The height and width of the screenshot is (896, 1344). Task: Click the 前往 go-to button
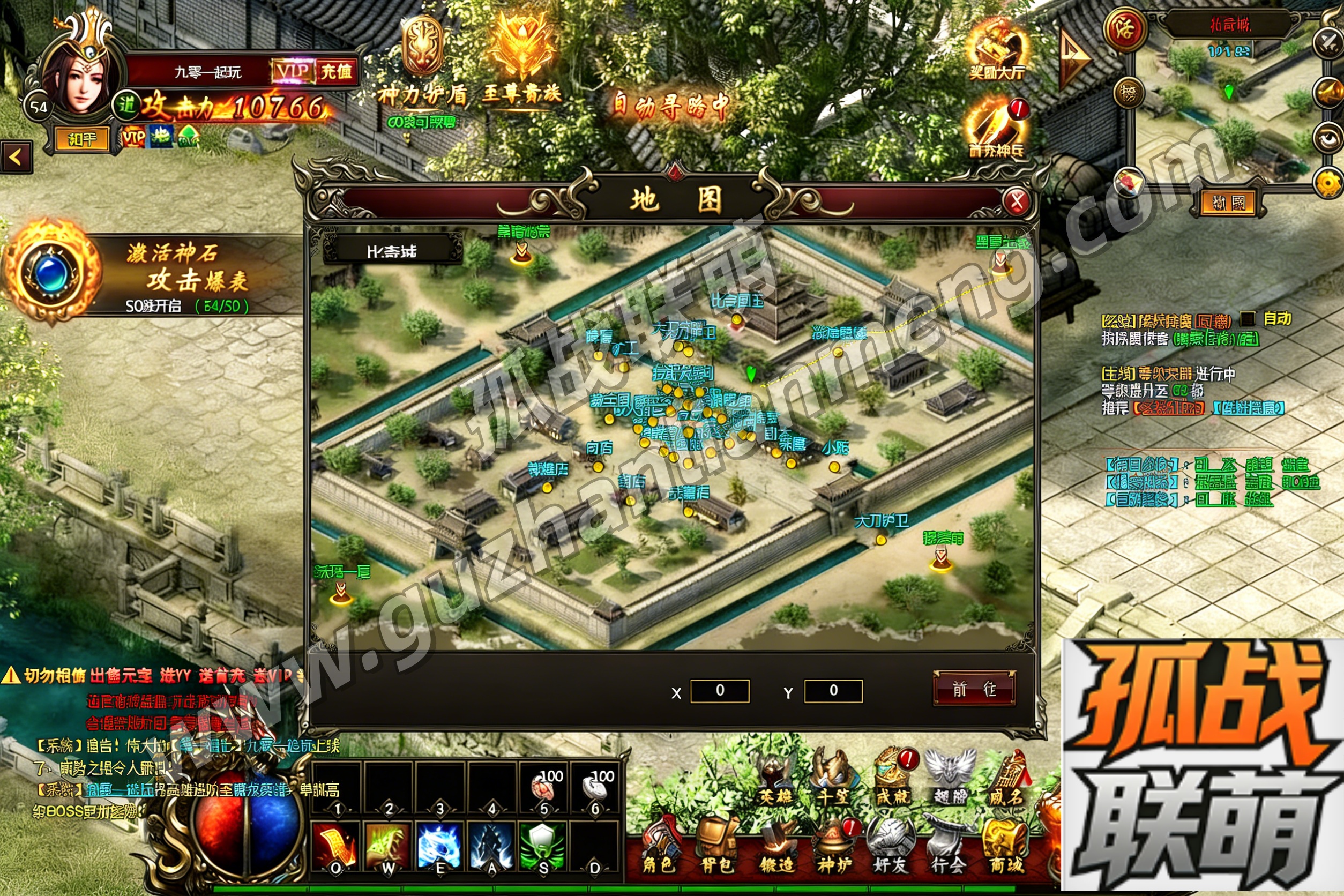click(x=974, y=689)
